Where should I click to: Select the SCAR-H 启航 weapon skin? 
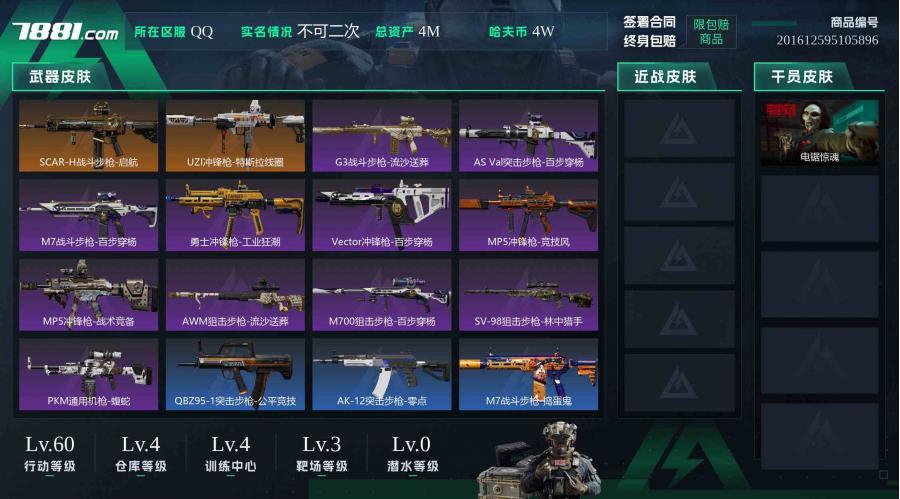[88, 135]
